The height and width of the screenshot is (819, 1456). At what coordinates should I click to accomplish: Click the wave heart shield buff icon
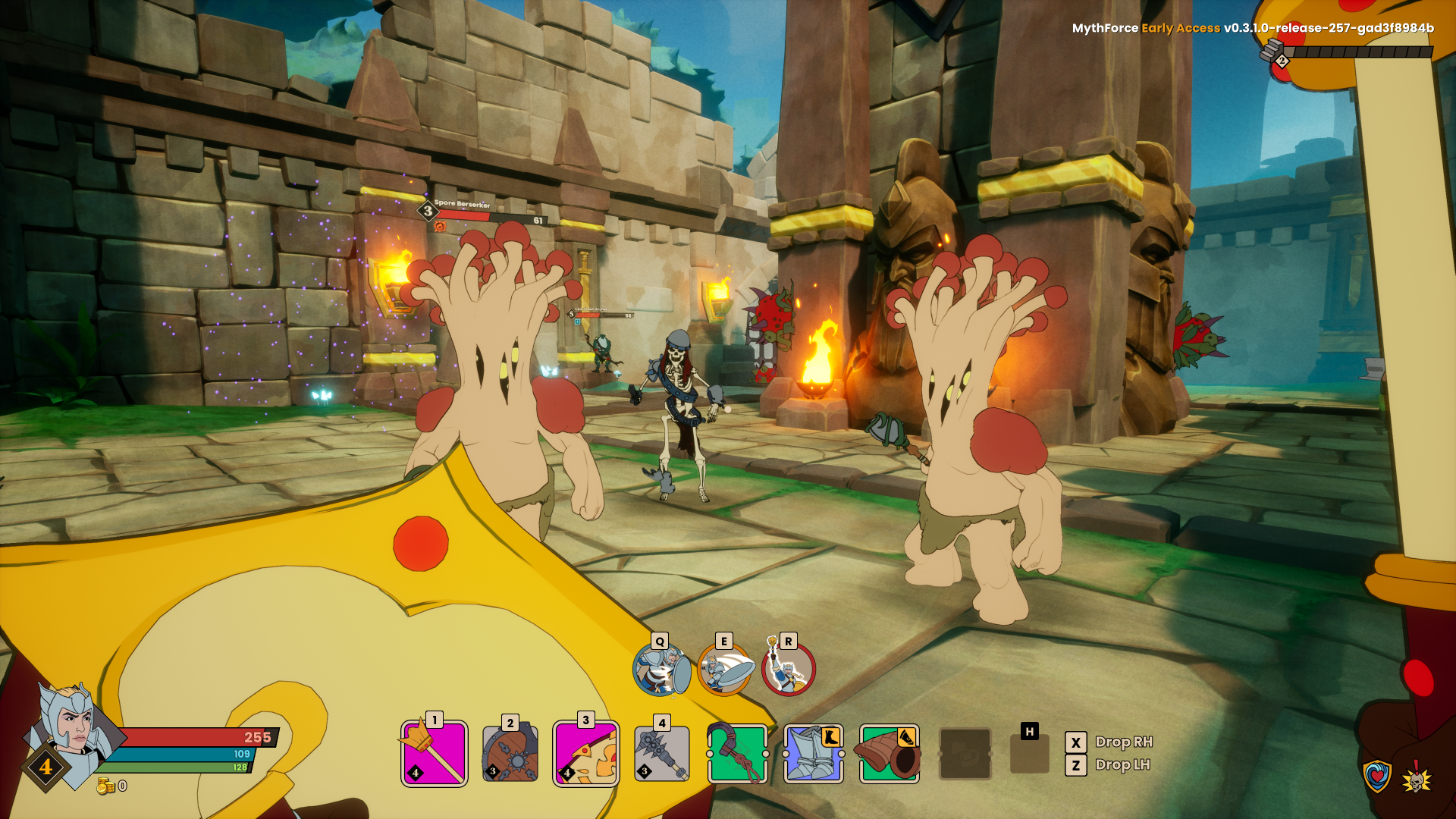1377,776
